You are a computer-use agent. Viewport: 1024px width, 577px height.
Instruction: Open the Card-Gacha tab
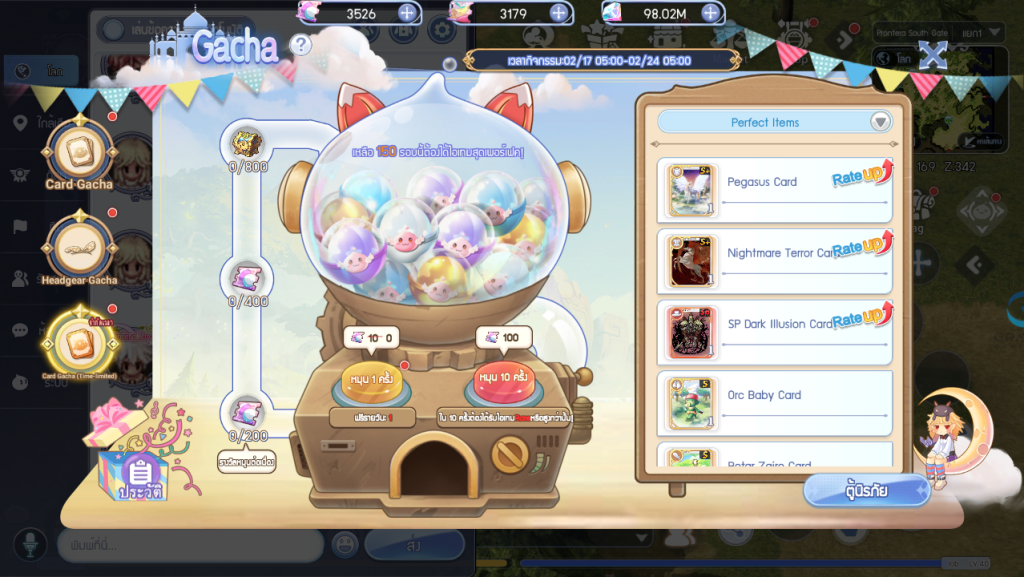click(79, 154)
